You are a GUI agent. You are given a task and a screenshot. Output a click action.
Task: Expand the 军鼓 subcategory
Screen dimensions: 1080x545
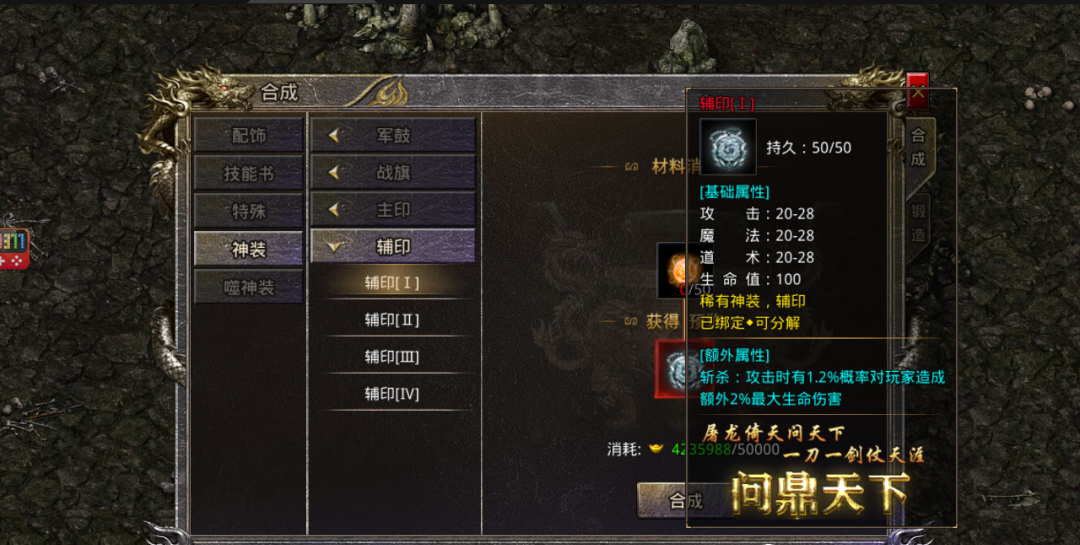pos(392,136)
